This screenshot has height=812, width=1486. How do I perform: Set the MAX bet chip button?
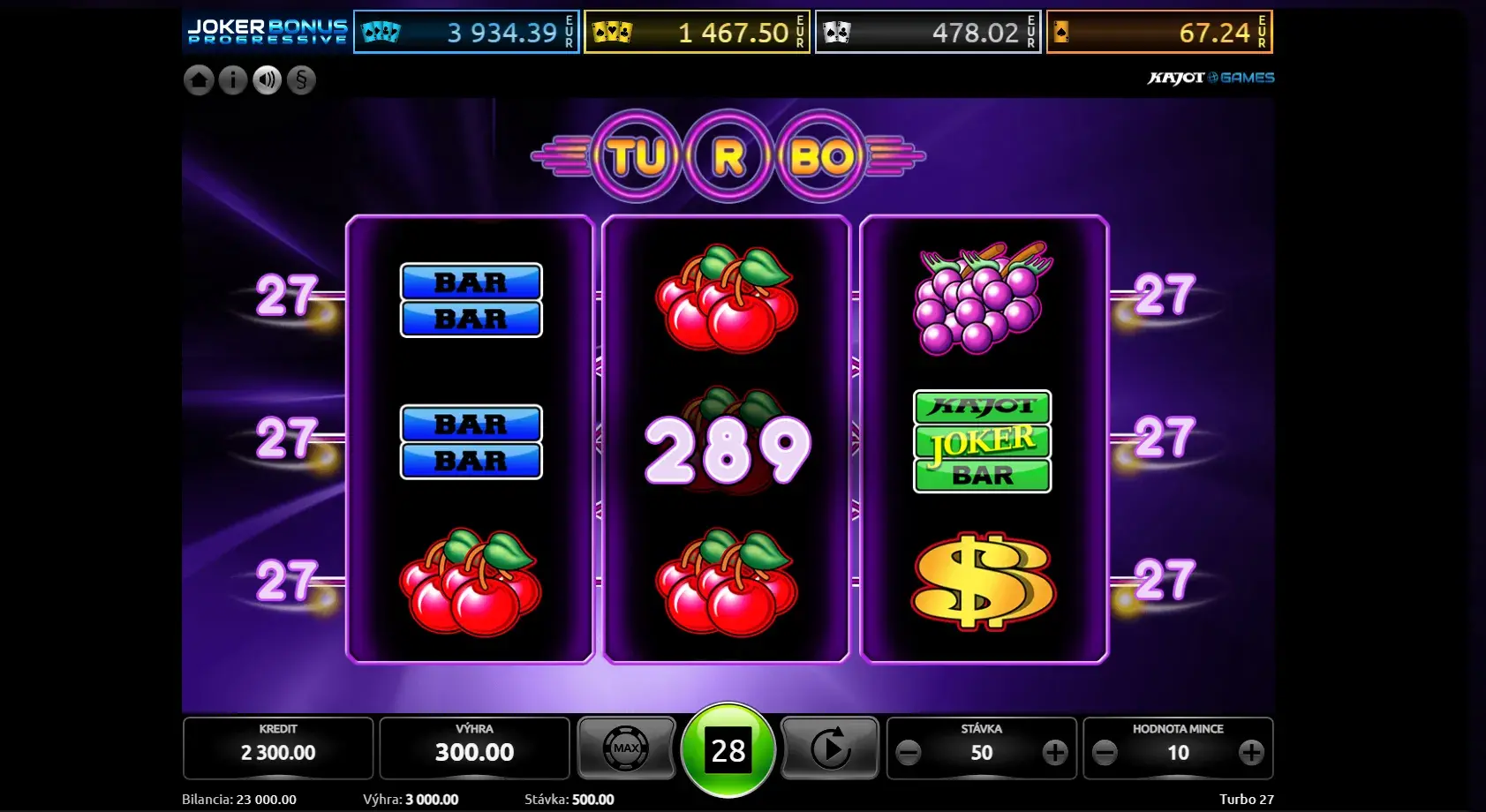pyautogui.click(x=626, y=748)
